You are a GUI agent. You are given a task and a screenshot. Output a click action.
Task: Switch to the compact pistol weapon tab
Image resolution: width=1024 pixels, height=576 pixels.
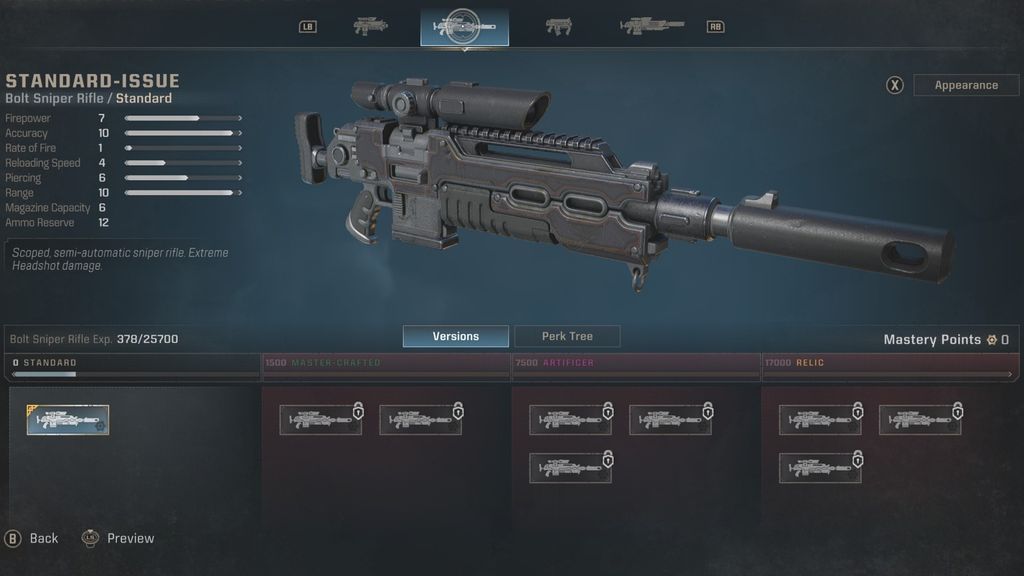coord(558,27)
